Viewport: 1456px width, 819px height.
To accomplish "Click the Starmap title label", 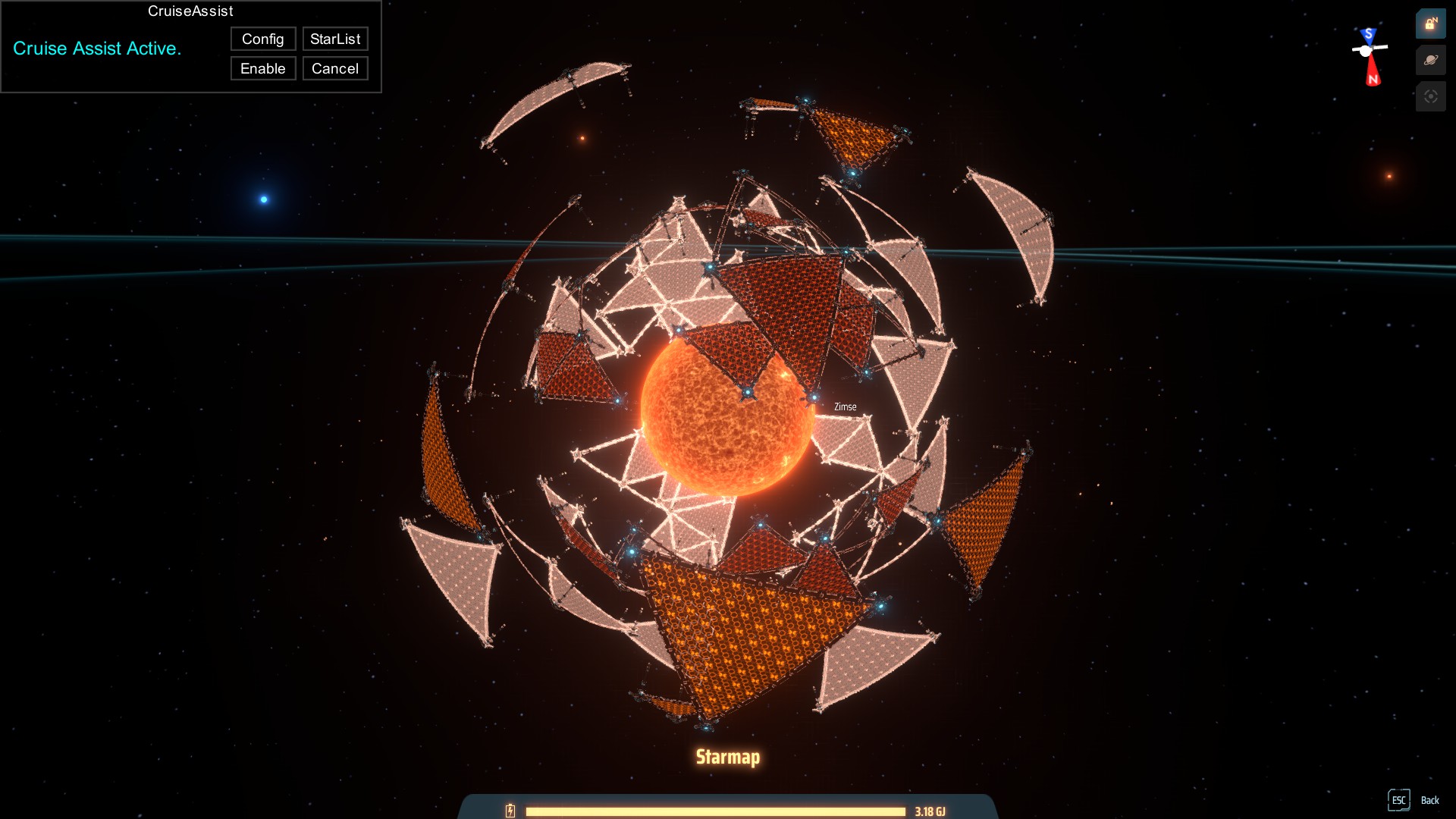I will point(728,756).
